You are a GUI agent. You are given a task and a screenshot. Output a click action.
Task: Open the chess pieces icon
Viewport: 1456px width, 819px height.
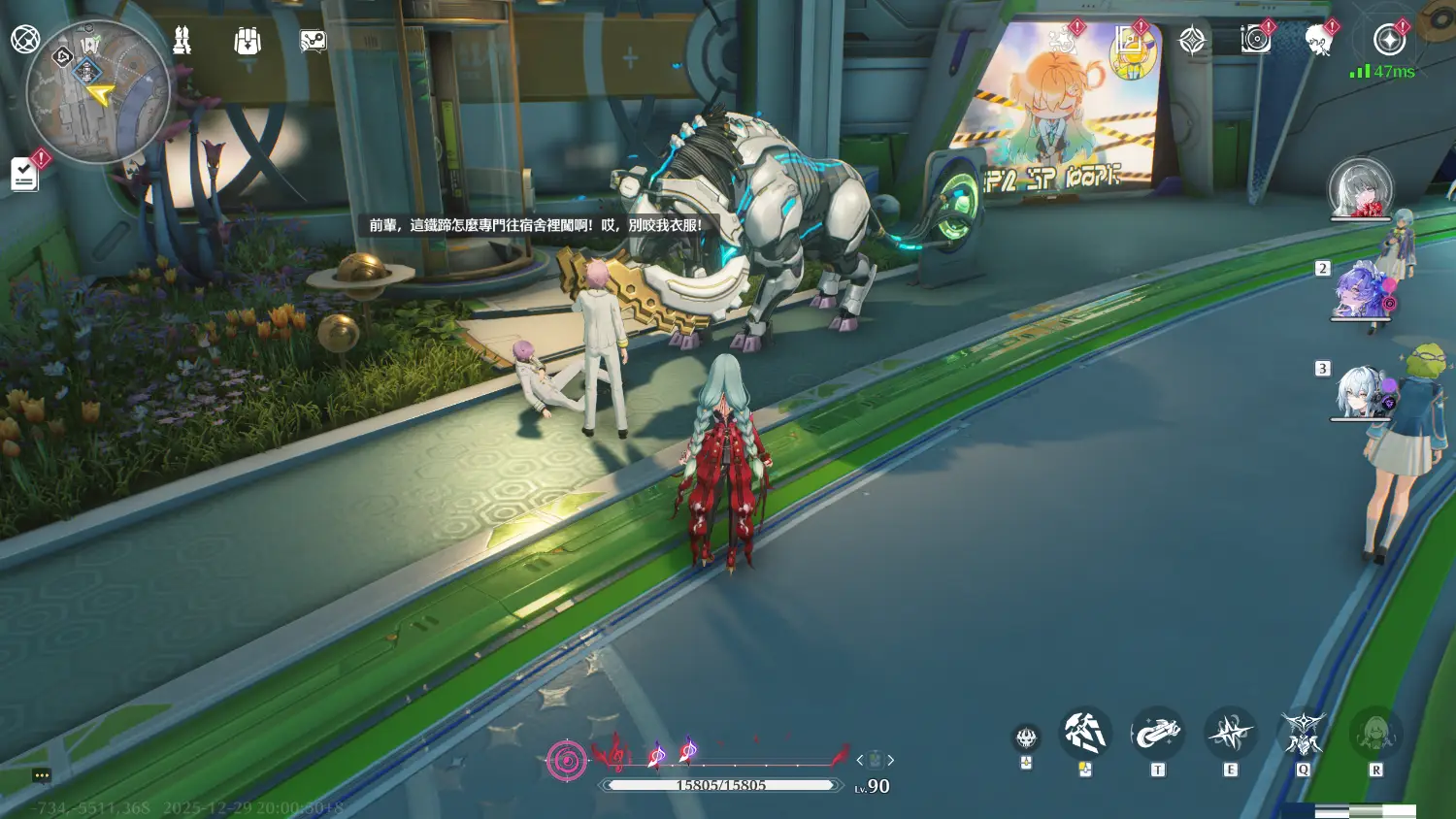click(182, 41)
